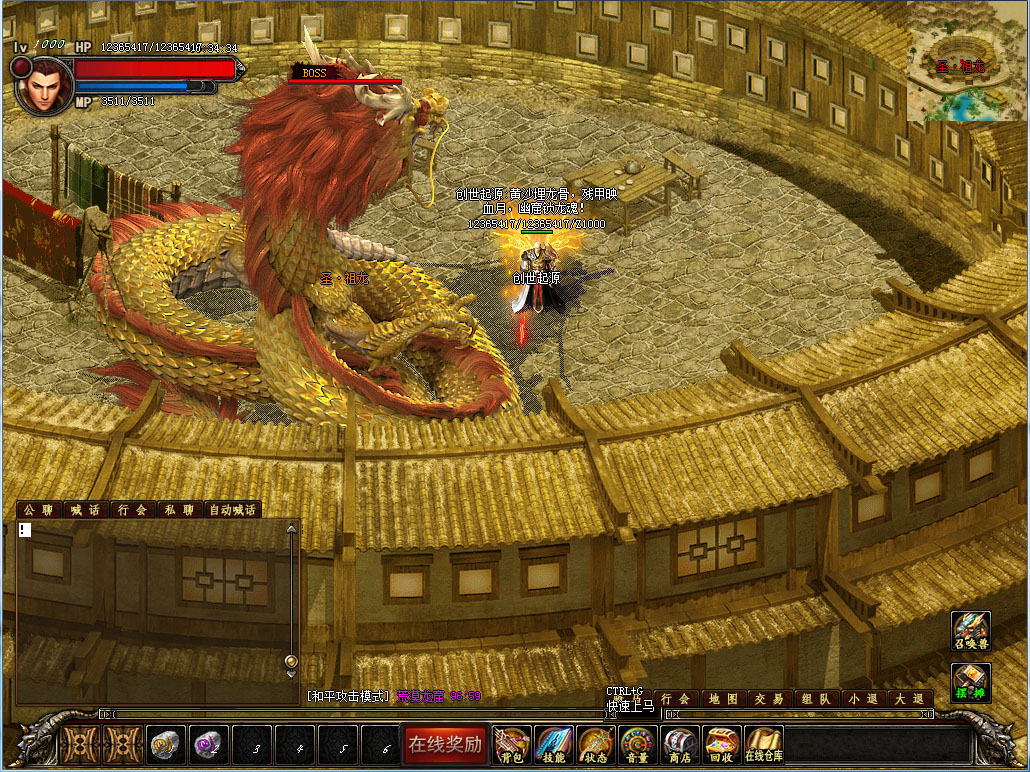The image size is (1030, 772).
Task: Open the 商店 shop
Action: tap(680, 744)
